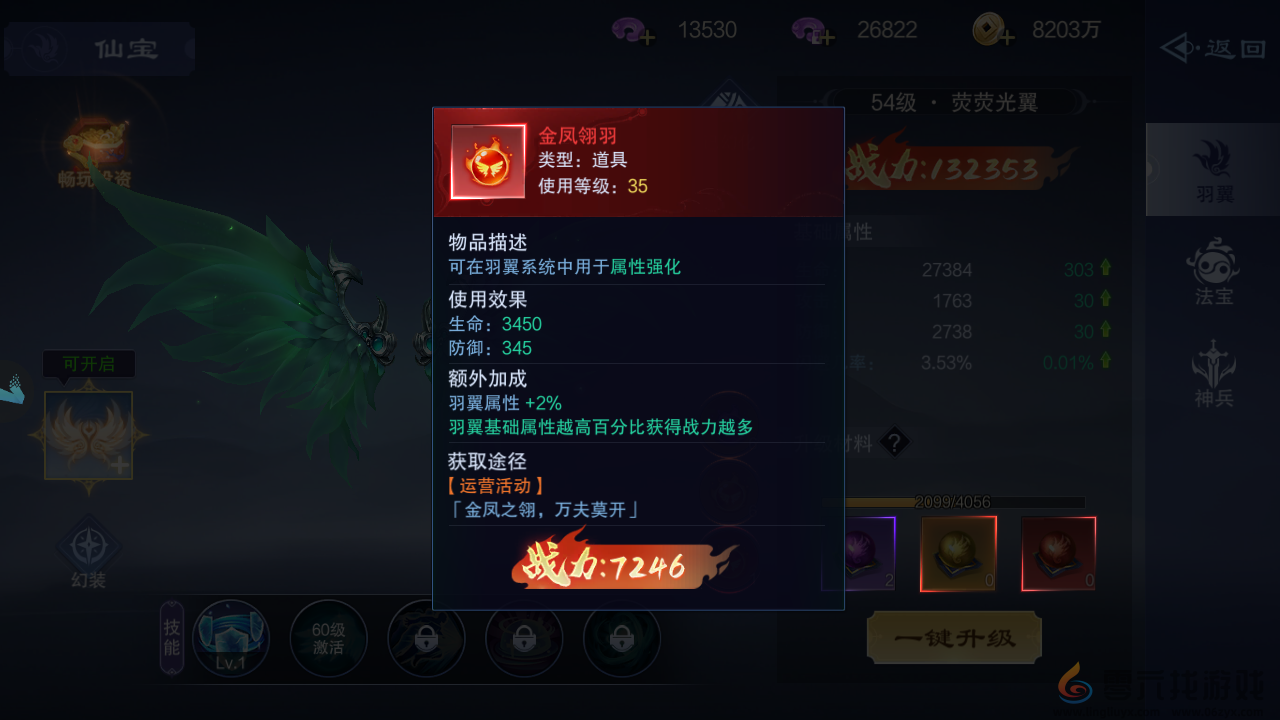Viewport: 1280px width, 720px height.
Task: Click the first locked skill slot
Action: click(426, 637)
